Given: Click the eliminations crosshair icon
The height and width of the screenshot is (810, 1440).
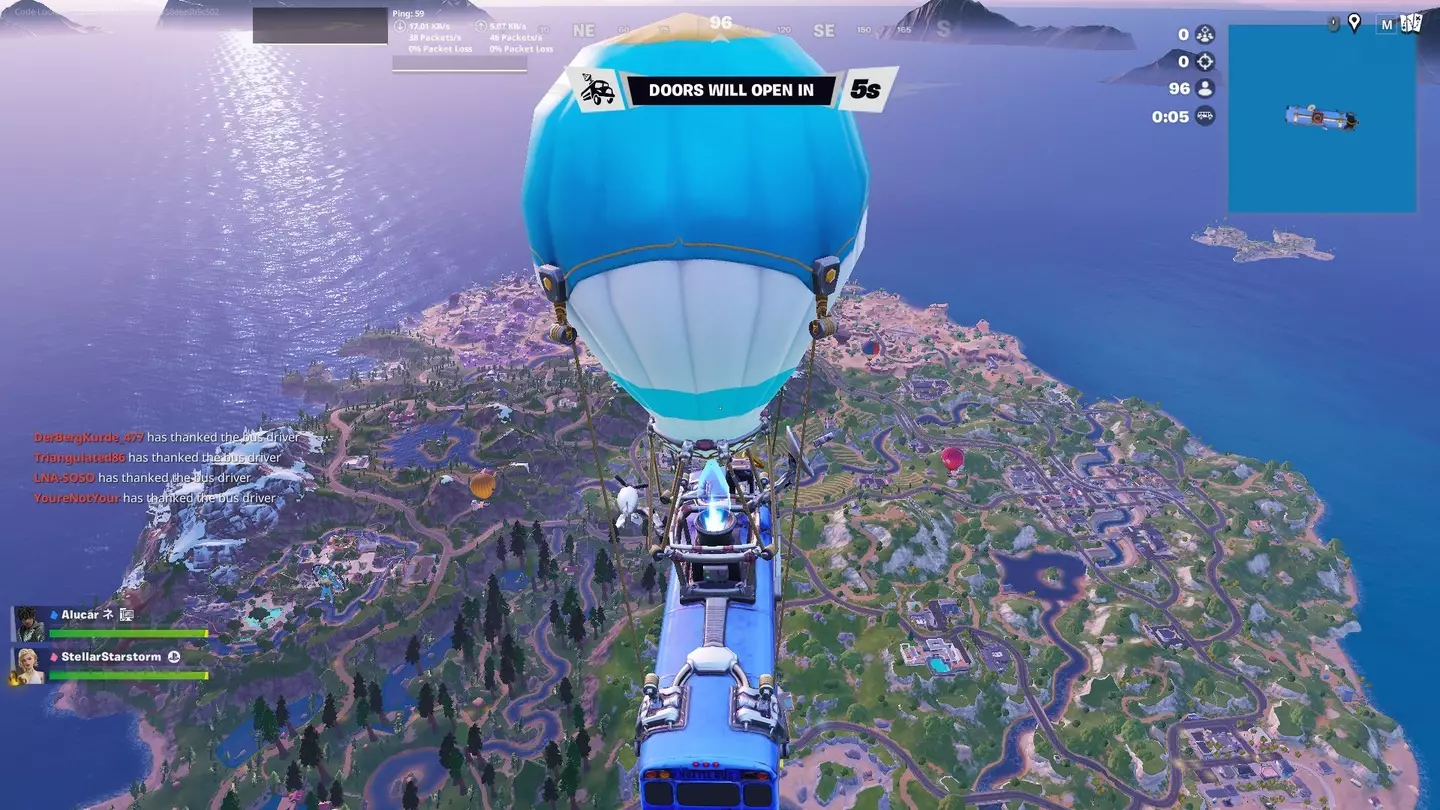Looking at the screenshot, I should (1205, 61).
